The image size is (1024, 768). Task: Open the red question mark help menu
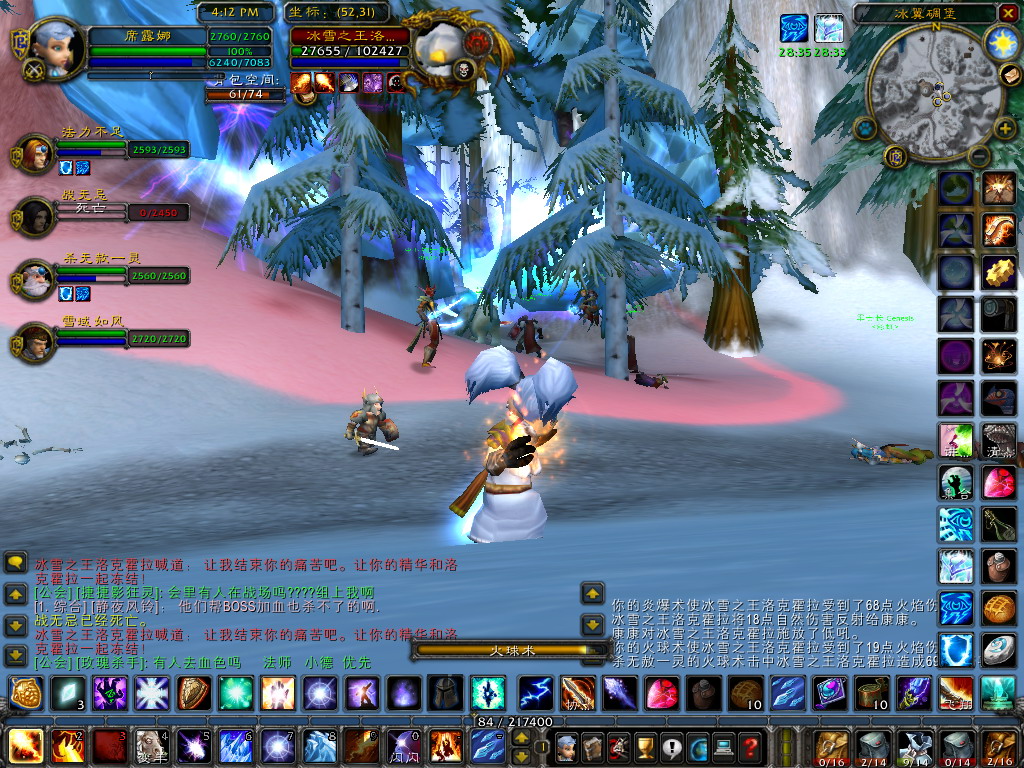[x=749, y=746]
